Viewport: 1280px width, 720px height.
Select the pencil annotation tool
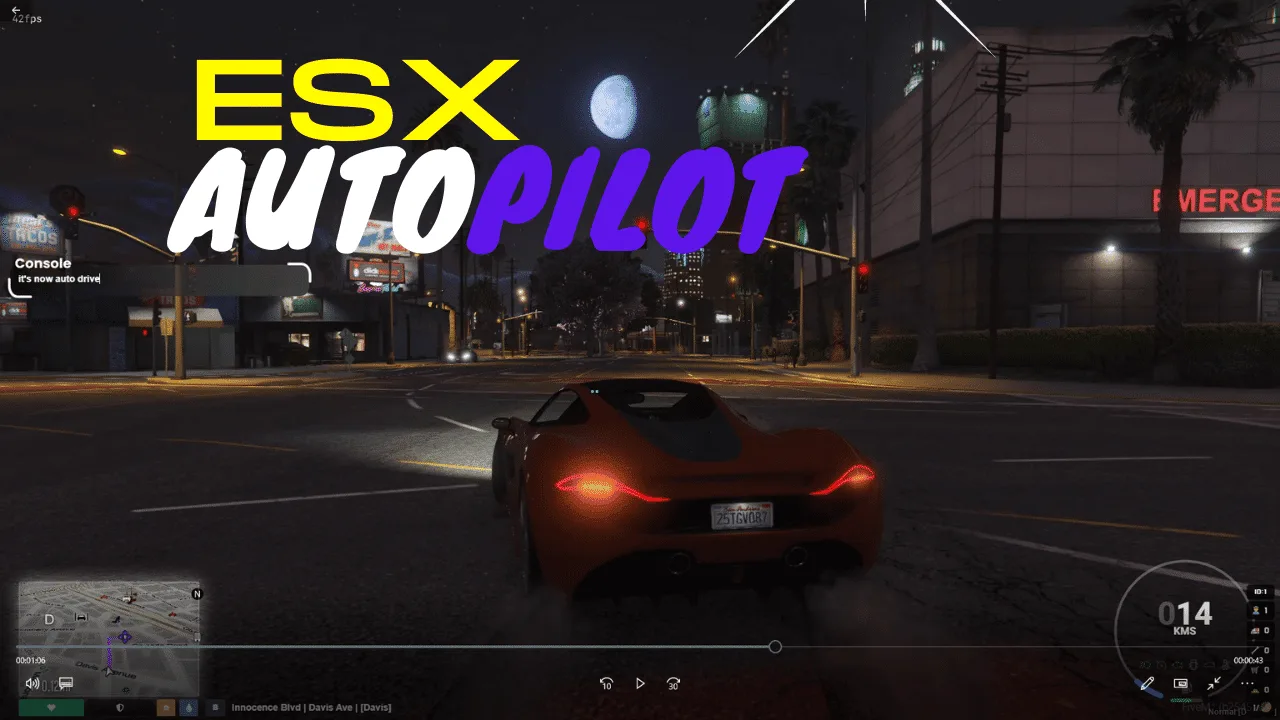(x=1147, y=684)
